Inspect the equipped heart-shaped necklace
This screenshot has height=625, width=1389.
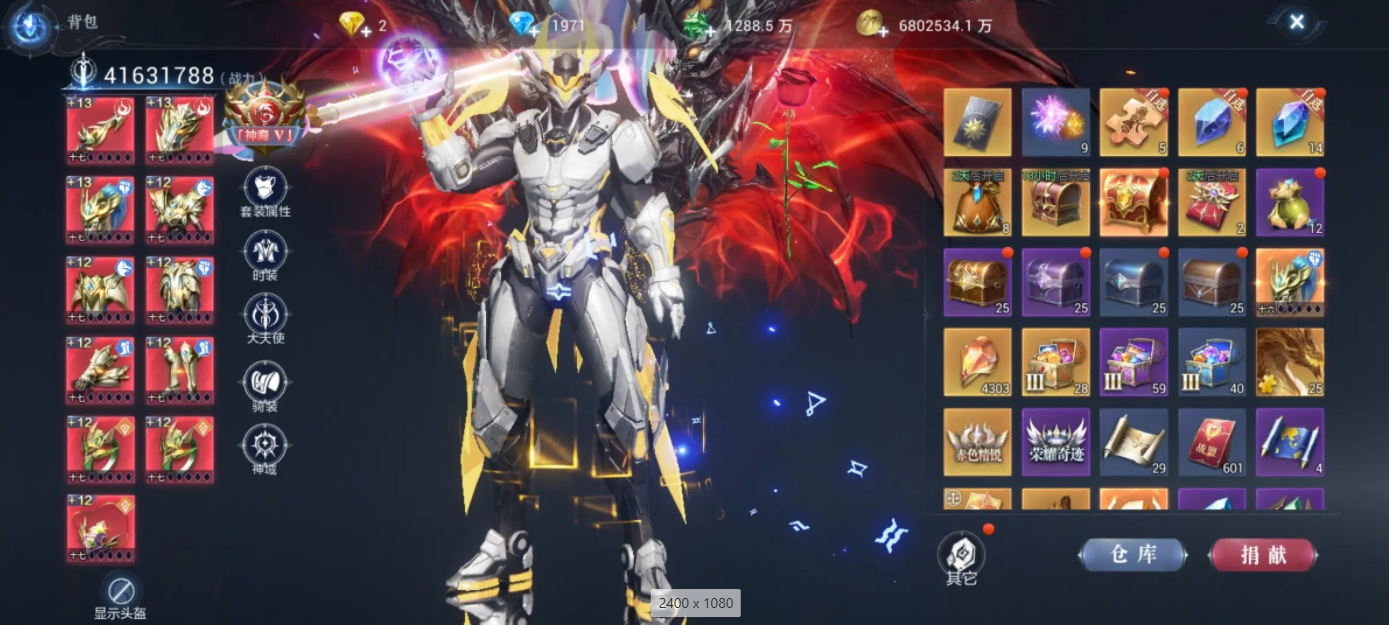[x=100, y=528]
